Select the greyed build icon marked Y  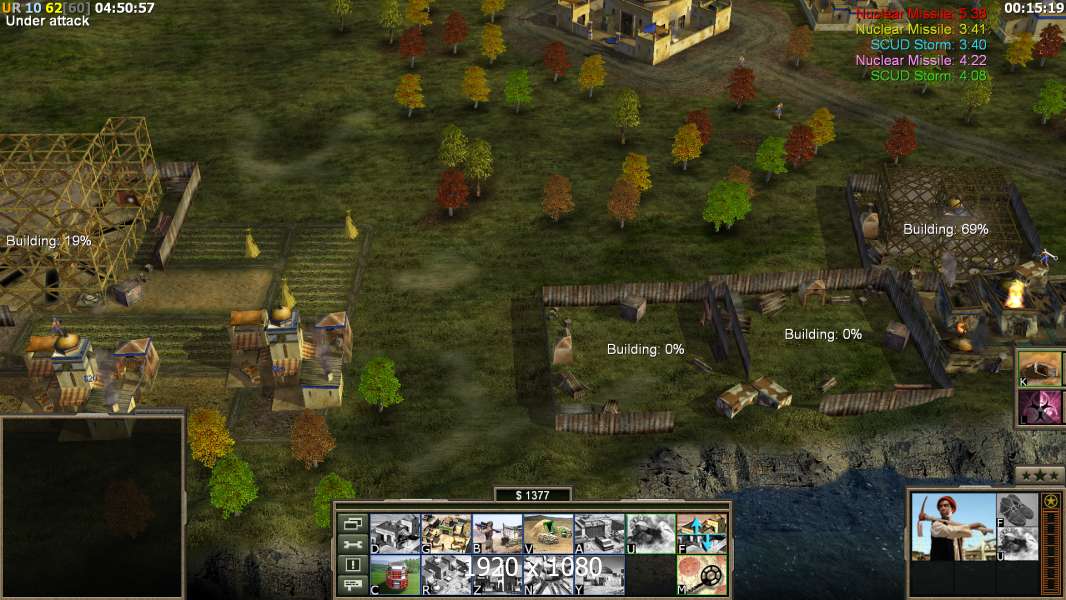tap(599, 575)
